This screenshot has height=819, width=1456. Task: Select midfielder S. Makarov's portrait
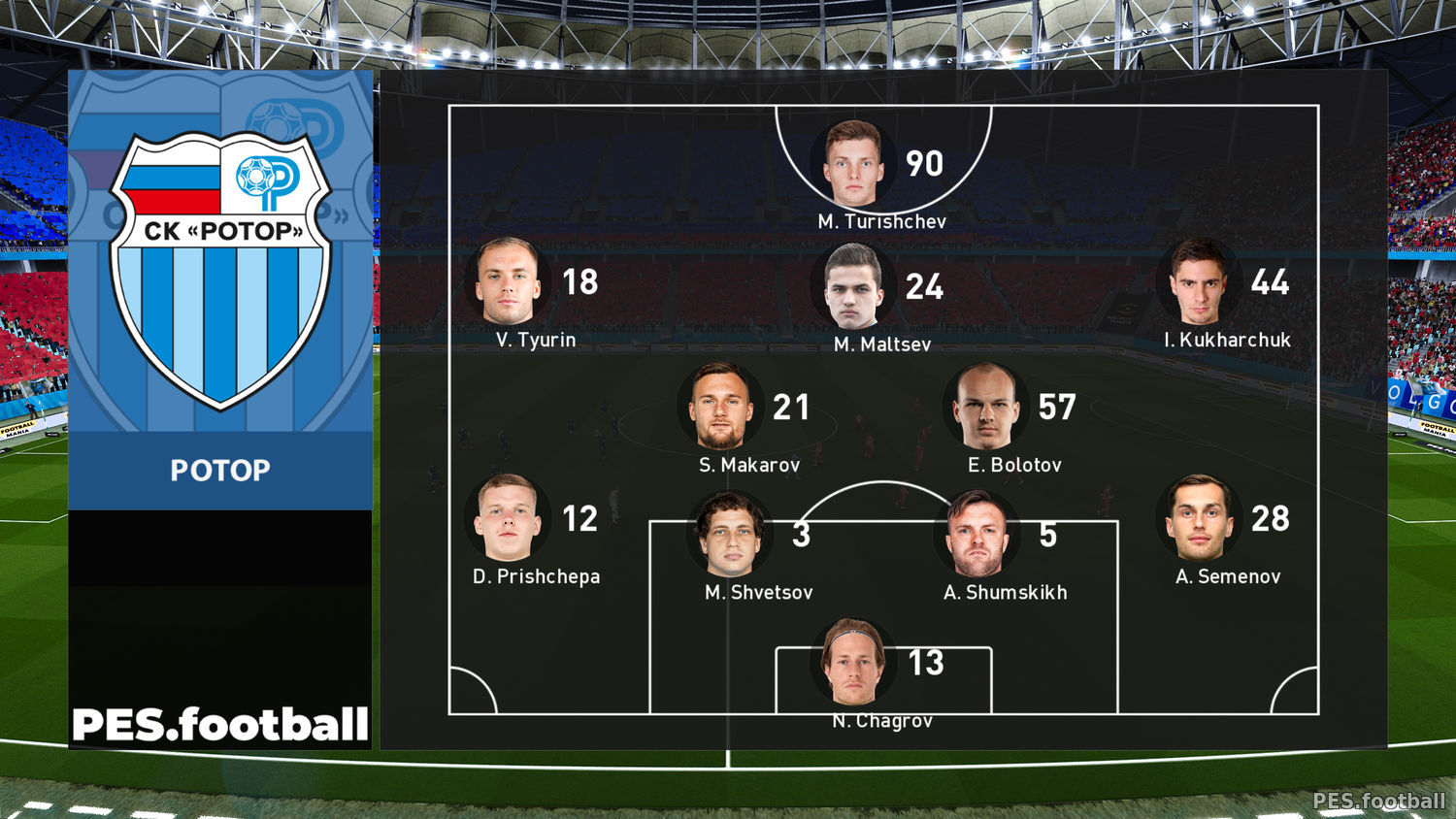point(720,406)
